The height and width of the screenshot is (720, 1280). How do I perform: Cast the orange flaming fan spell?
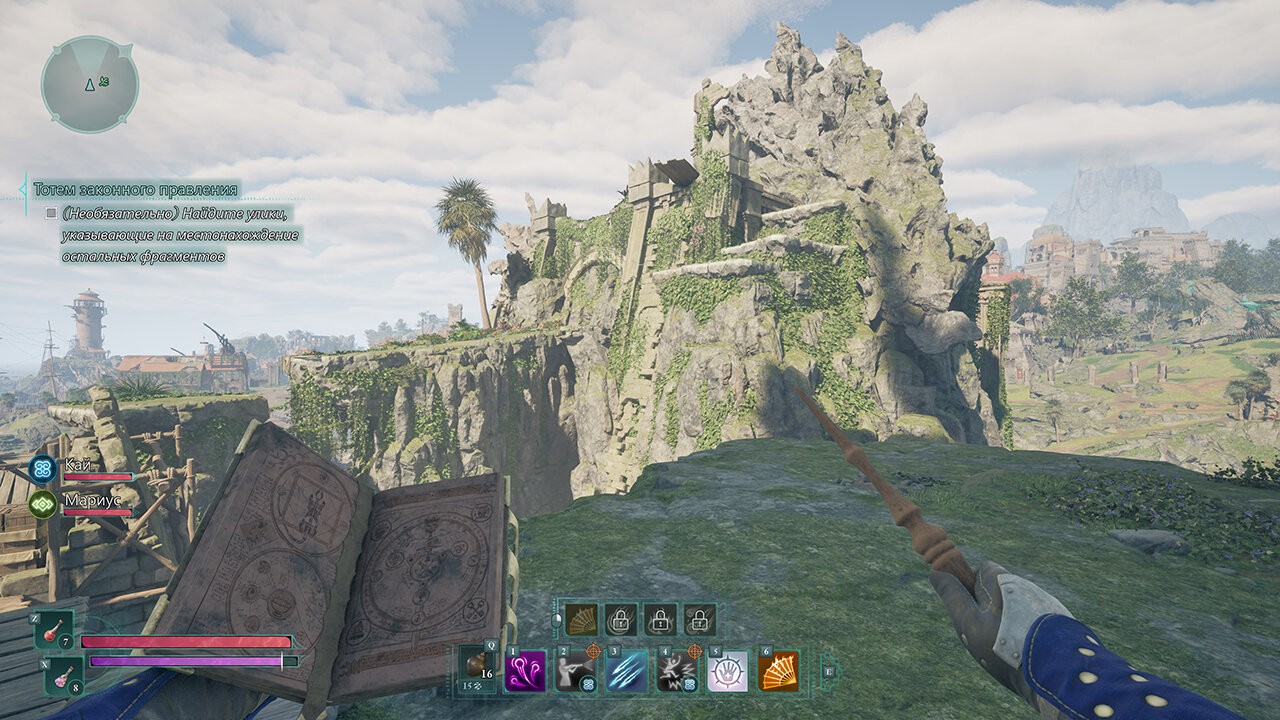778,671
